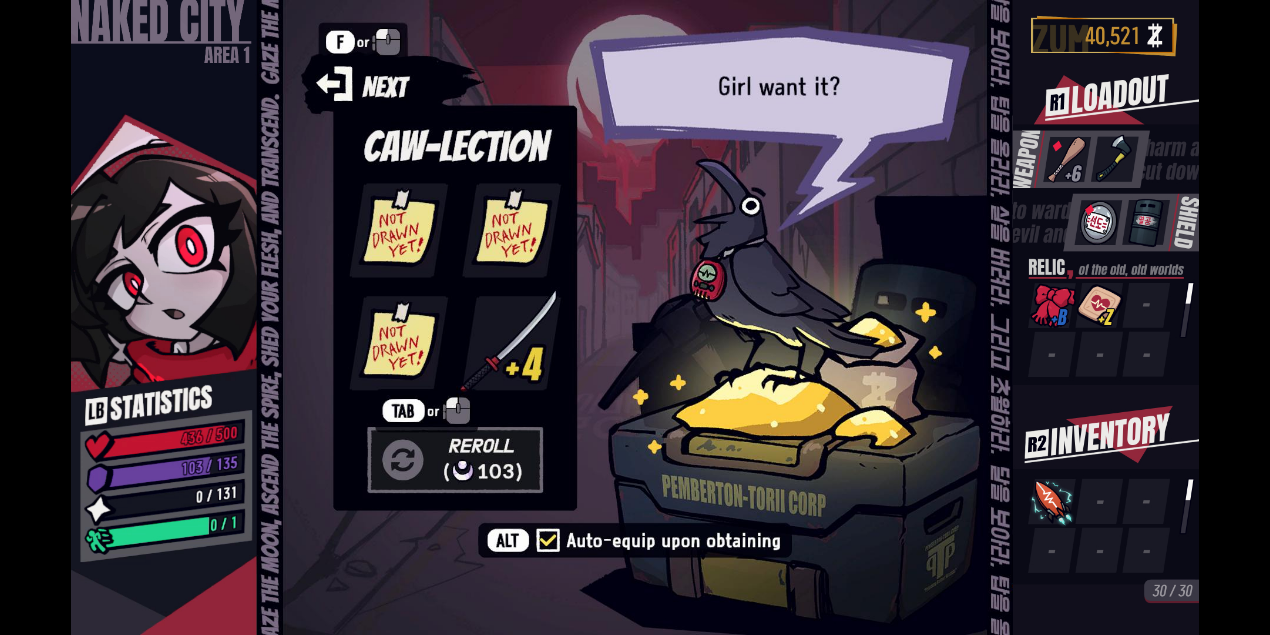Toggle the Auto-equip upon obtaining checkbox
Viewport: 1270px width, 635px height.
coord(548,541)
